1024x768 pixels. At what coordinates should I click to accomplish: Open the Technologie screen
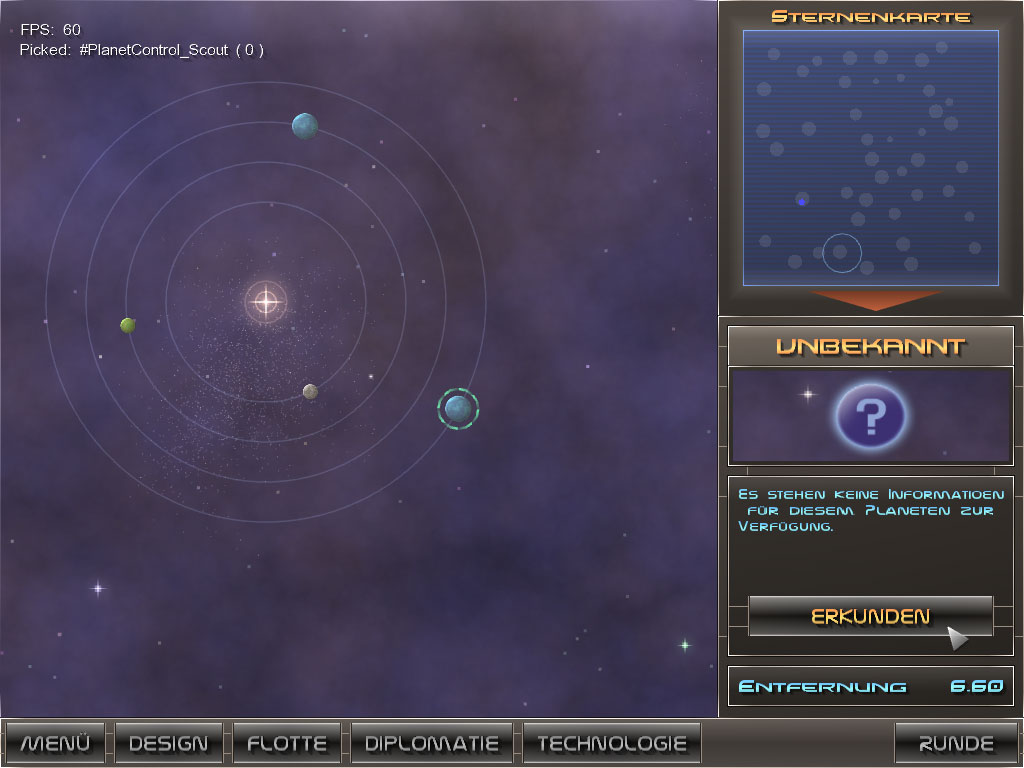[x=612, y=743]
